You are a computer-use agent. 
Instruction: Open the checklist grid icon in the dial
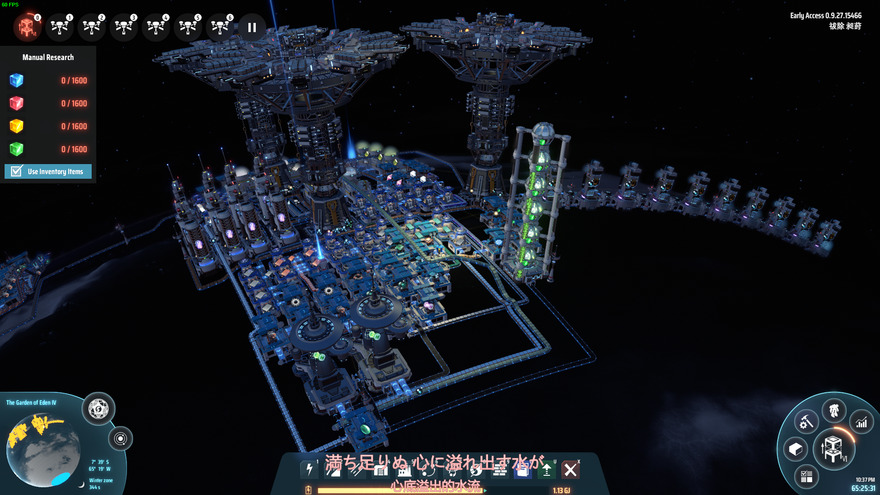(x=807, y=475)
